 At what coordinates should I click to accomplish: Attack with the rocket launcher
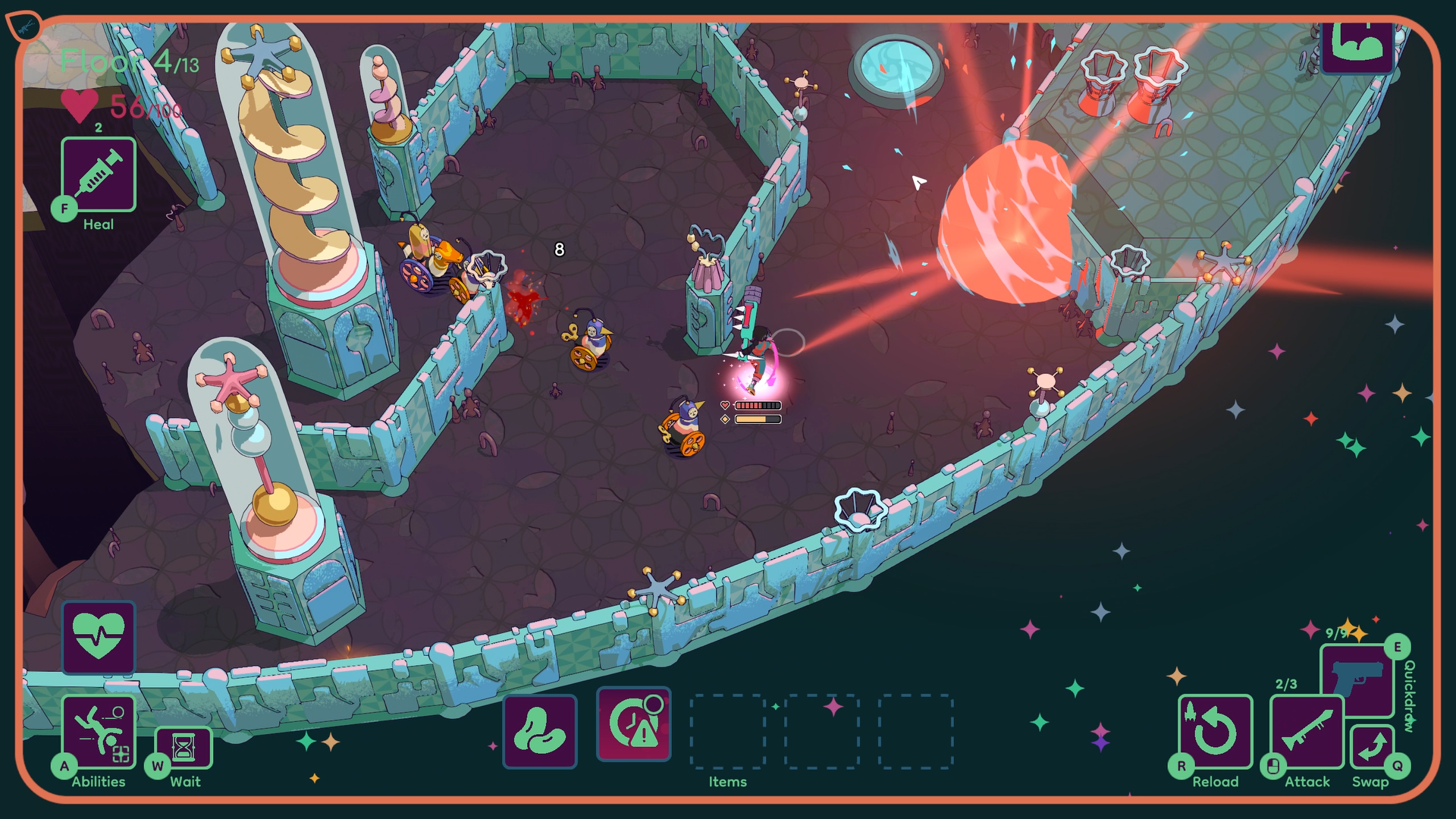pos(1307,732)
